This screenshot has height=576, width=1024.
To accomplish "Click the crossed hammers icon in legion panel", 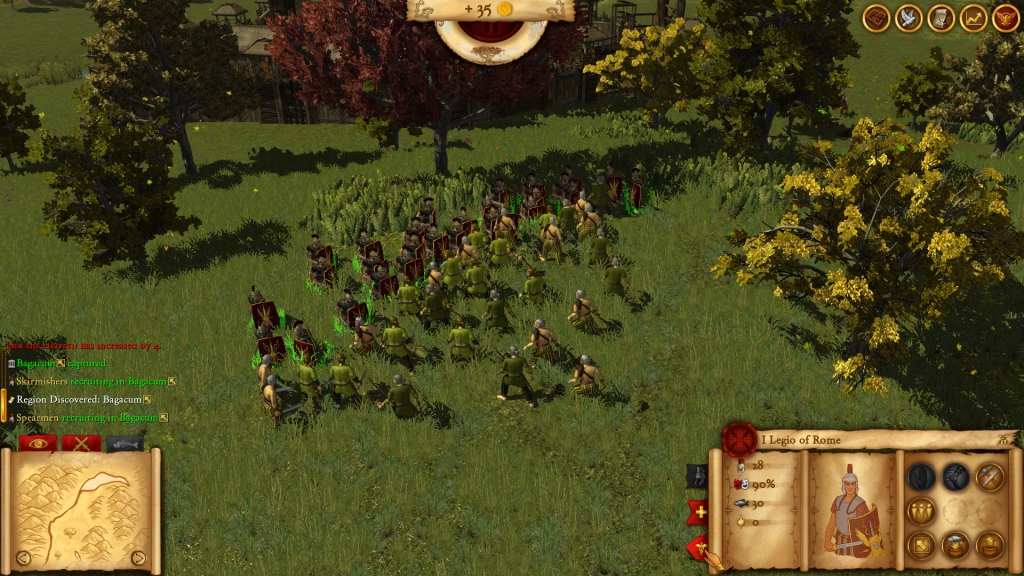I will (x=989, y=477).
